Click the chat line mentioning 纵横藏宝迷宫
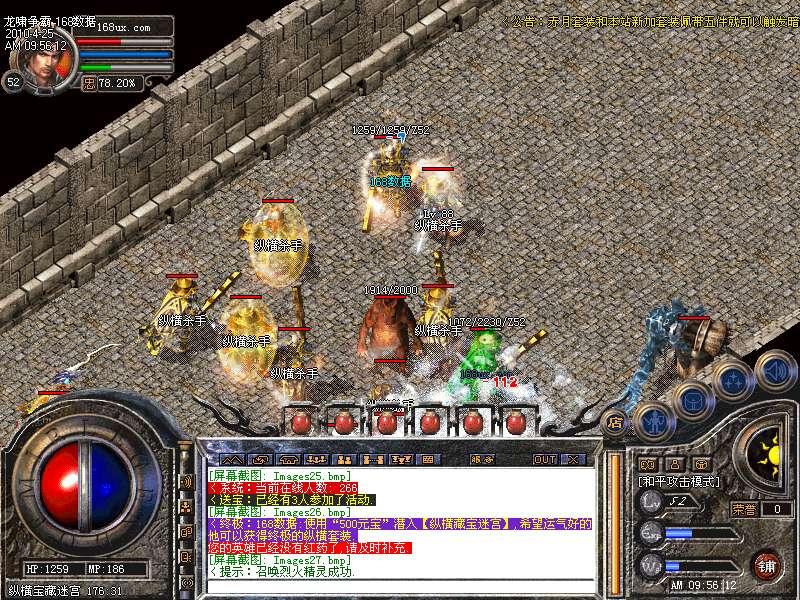 (x=400, y=523)
